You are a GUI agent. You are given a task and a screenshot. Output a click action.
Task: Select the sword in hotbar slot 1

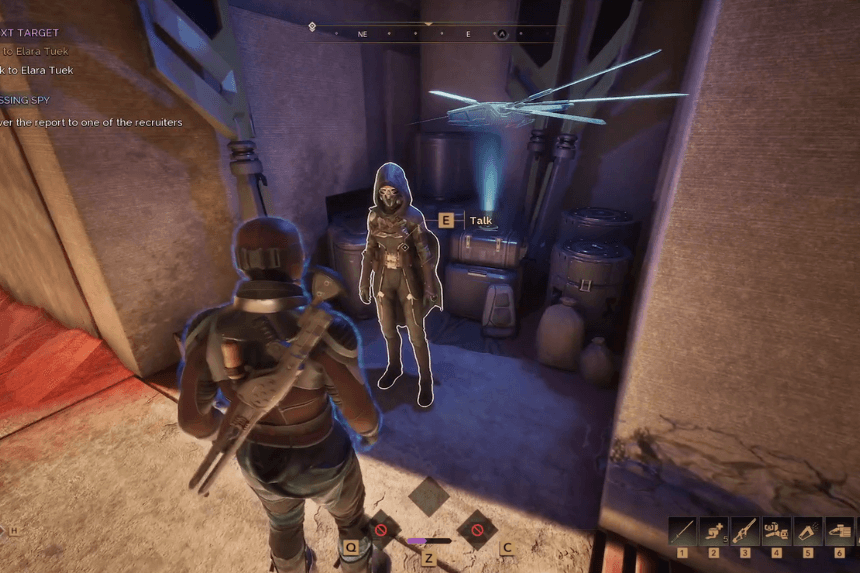[683, 530]
